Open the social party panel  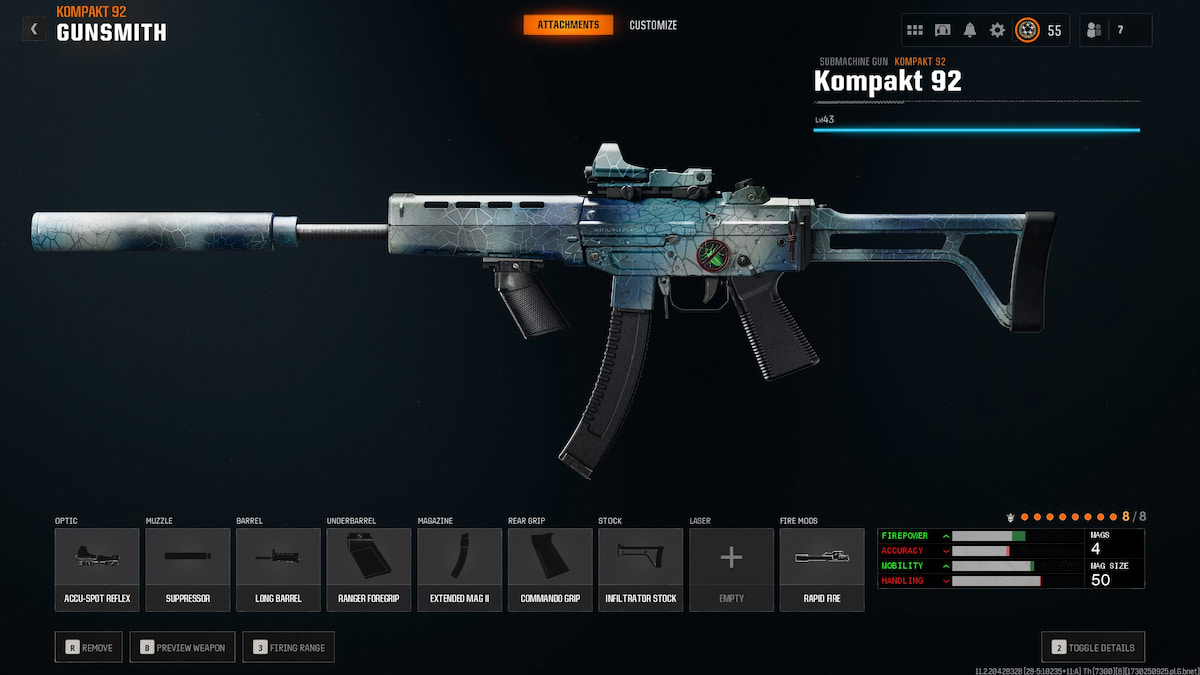tap(1115, 30)
